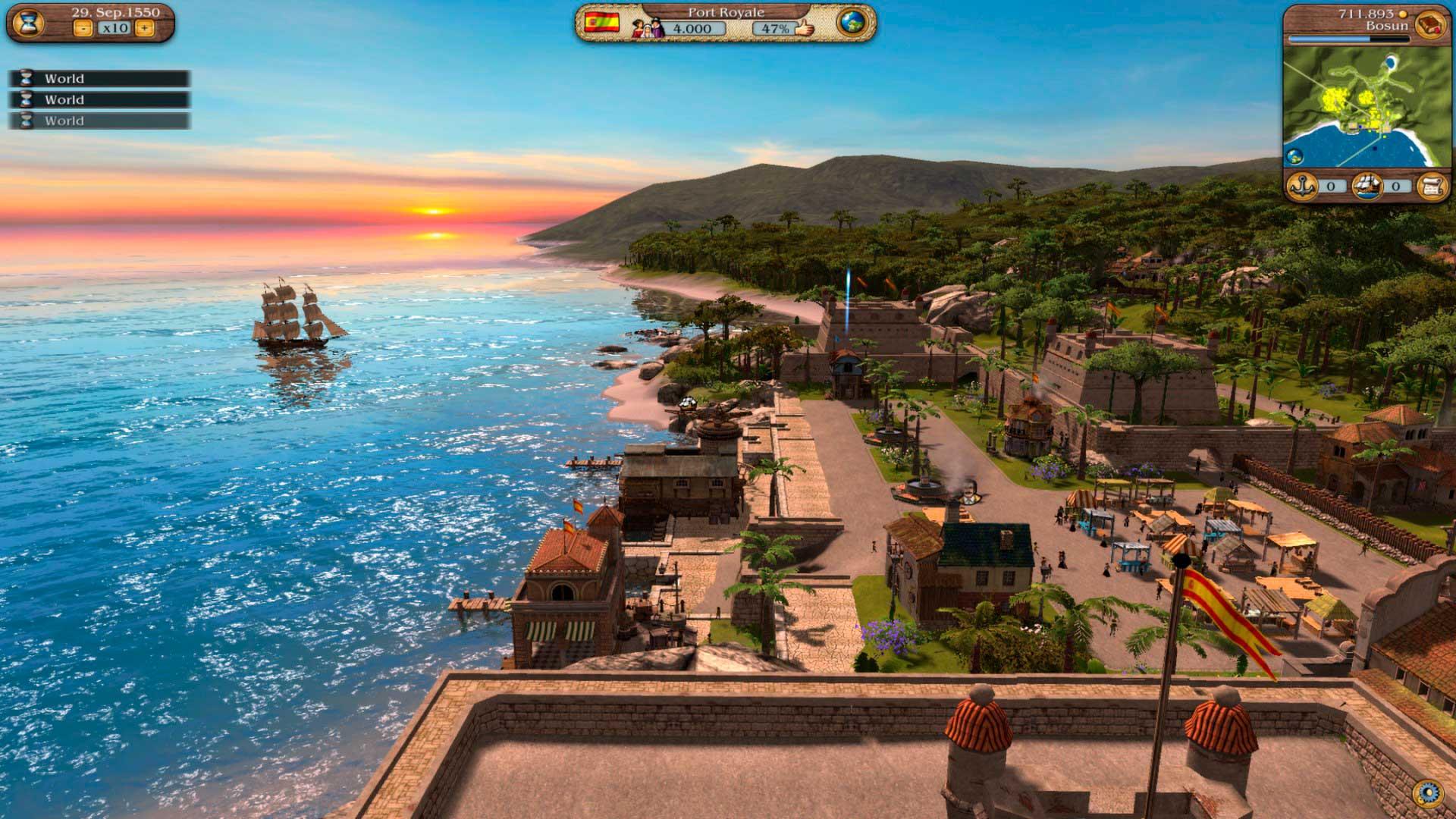The image size is (1456, 819).
Task: Open the parchment scroll messages button
Action: coord(1431,186)
